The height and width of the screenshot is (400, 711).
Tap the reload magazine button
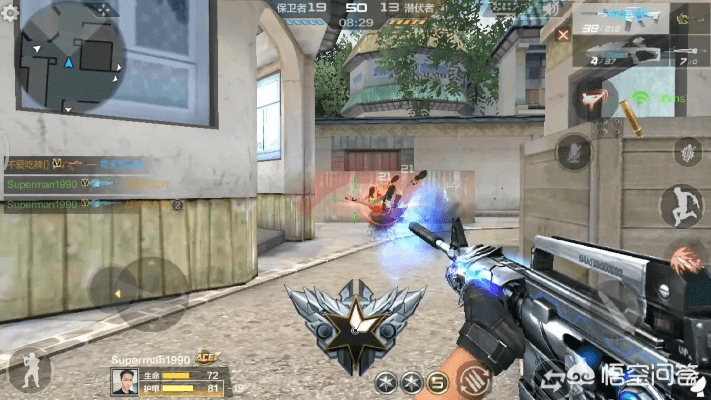click(x=473, y=380)
